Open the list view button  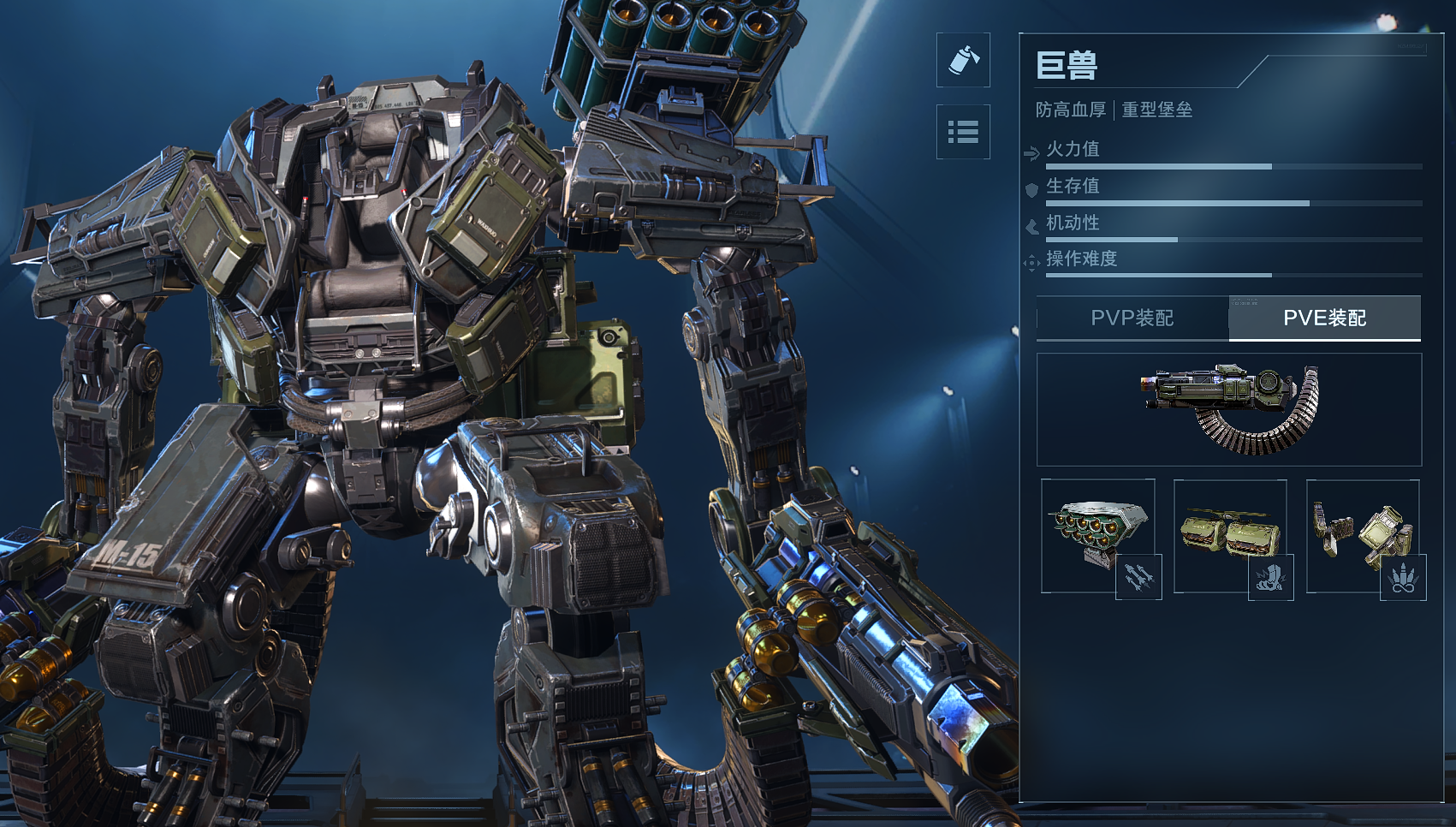963,132
